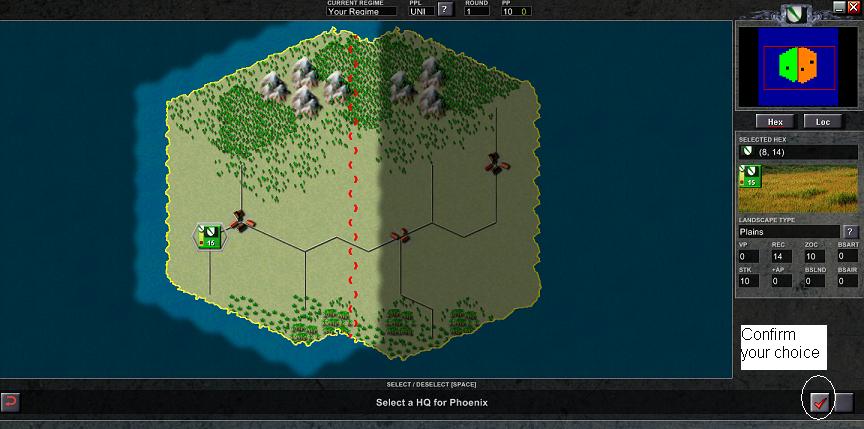The height and width of the screenshot is (429, 864).
Task: Open the landscape type help question mark
Action: point(851,232)
